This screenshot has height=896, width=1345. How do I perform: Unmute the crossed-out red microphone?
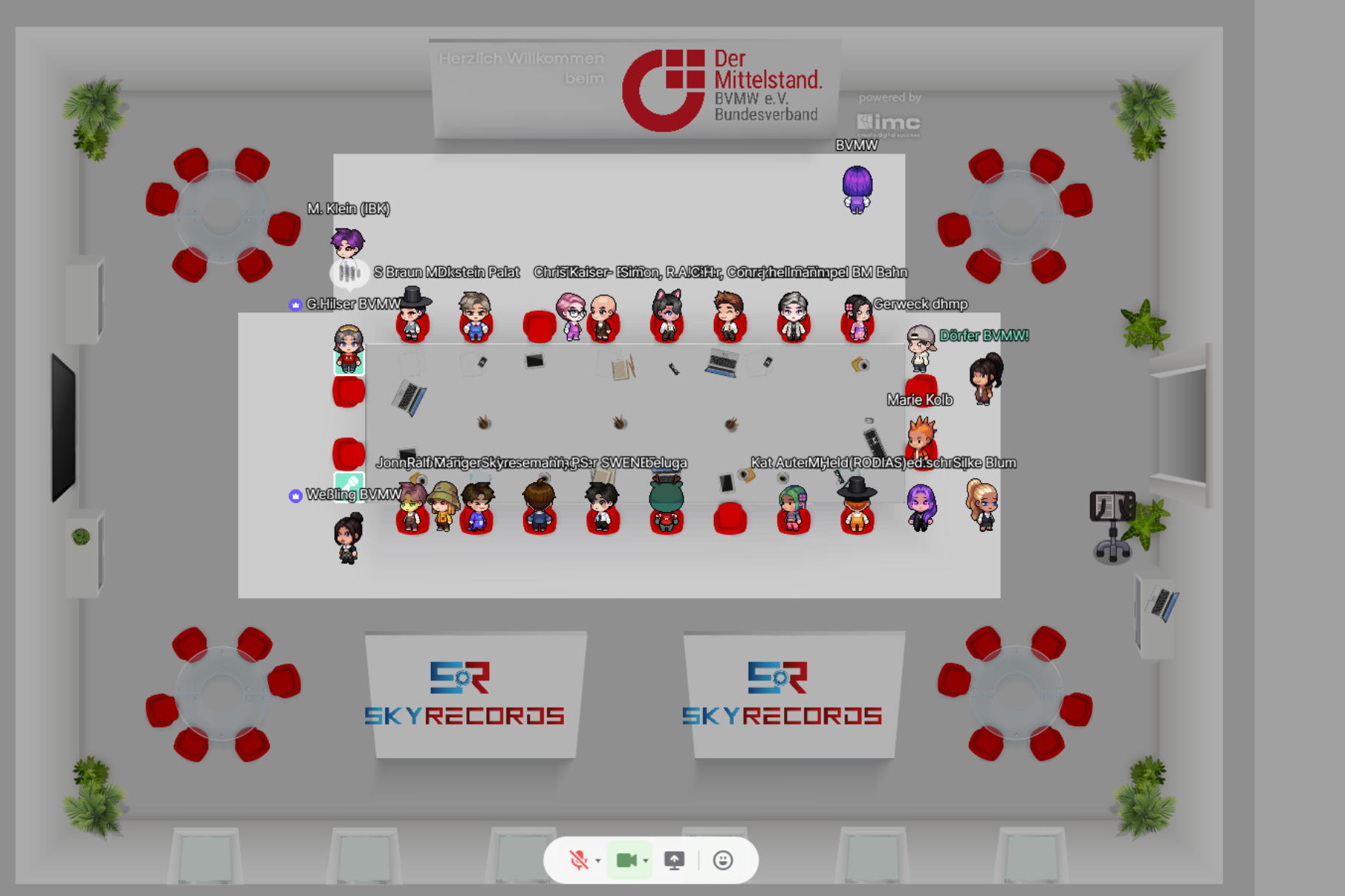pos(578,860)
